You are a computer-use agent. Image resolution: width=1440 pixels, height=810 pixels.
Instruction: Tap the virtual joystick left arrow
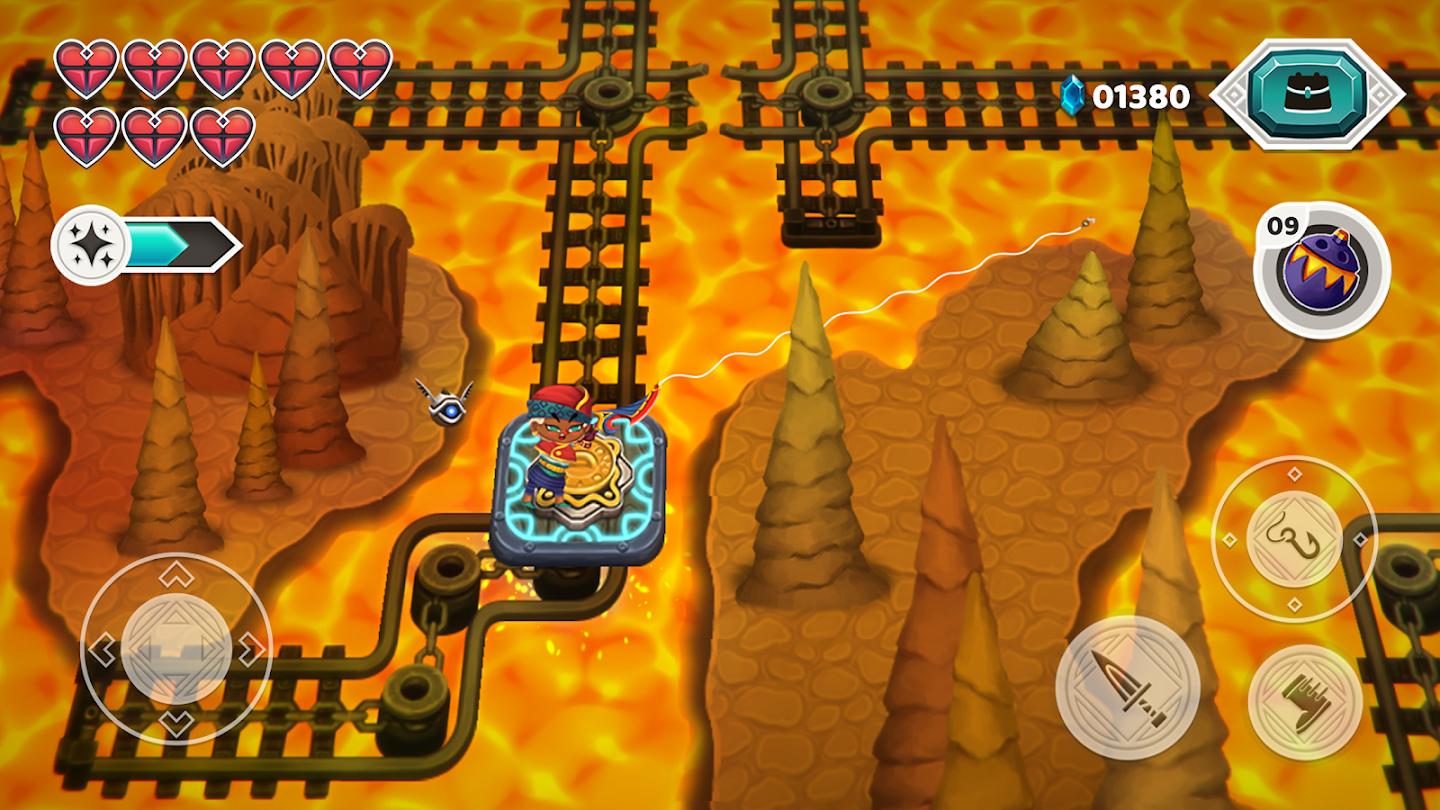(101, 650)
